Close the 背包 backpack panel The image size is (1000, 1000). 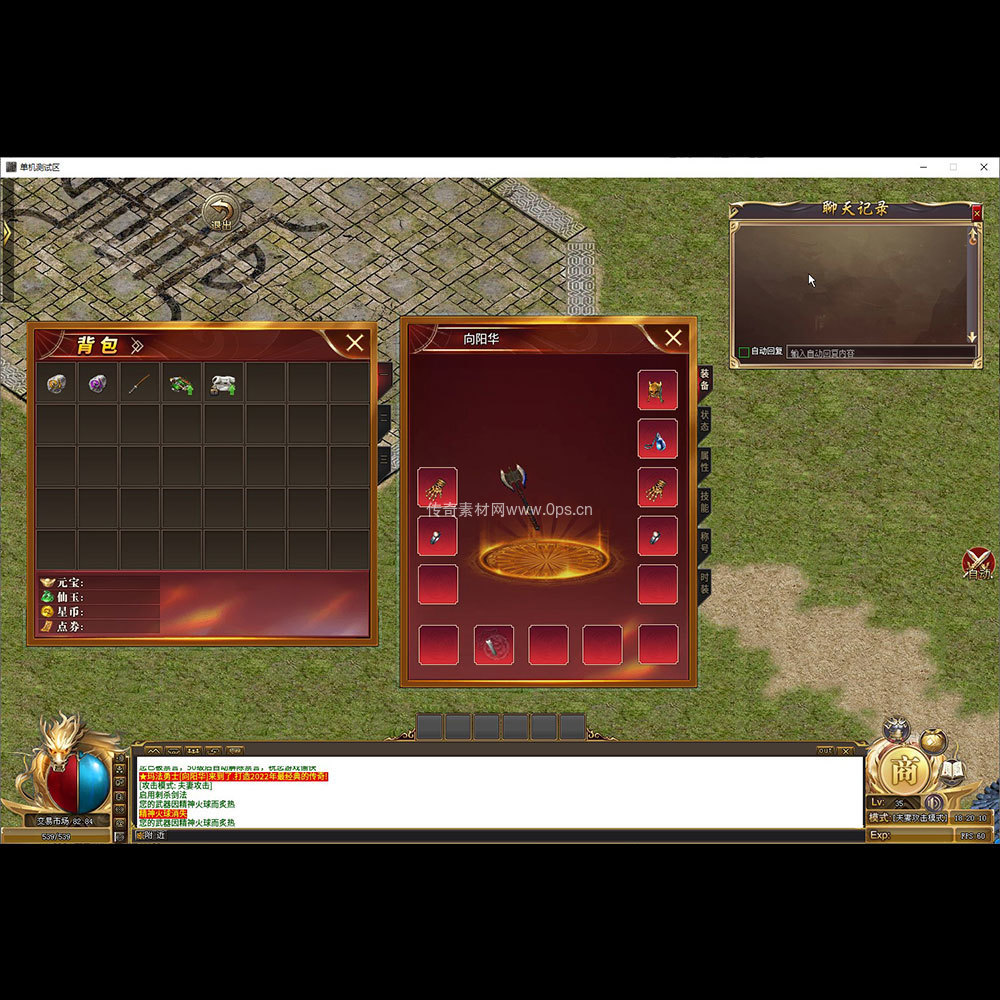click(x=354, y=343)
